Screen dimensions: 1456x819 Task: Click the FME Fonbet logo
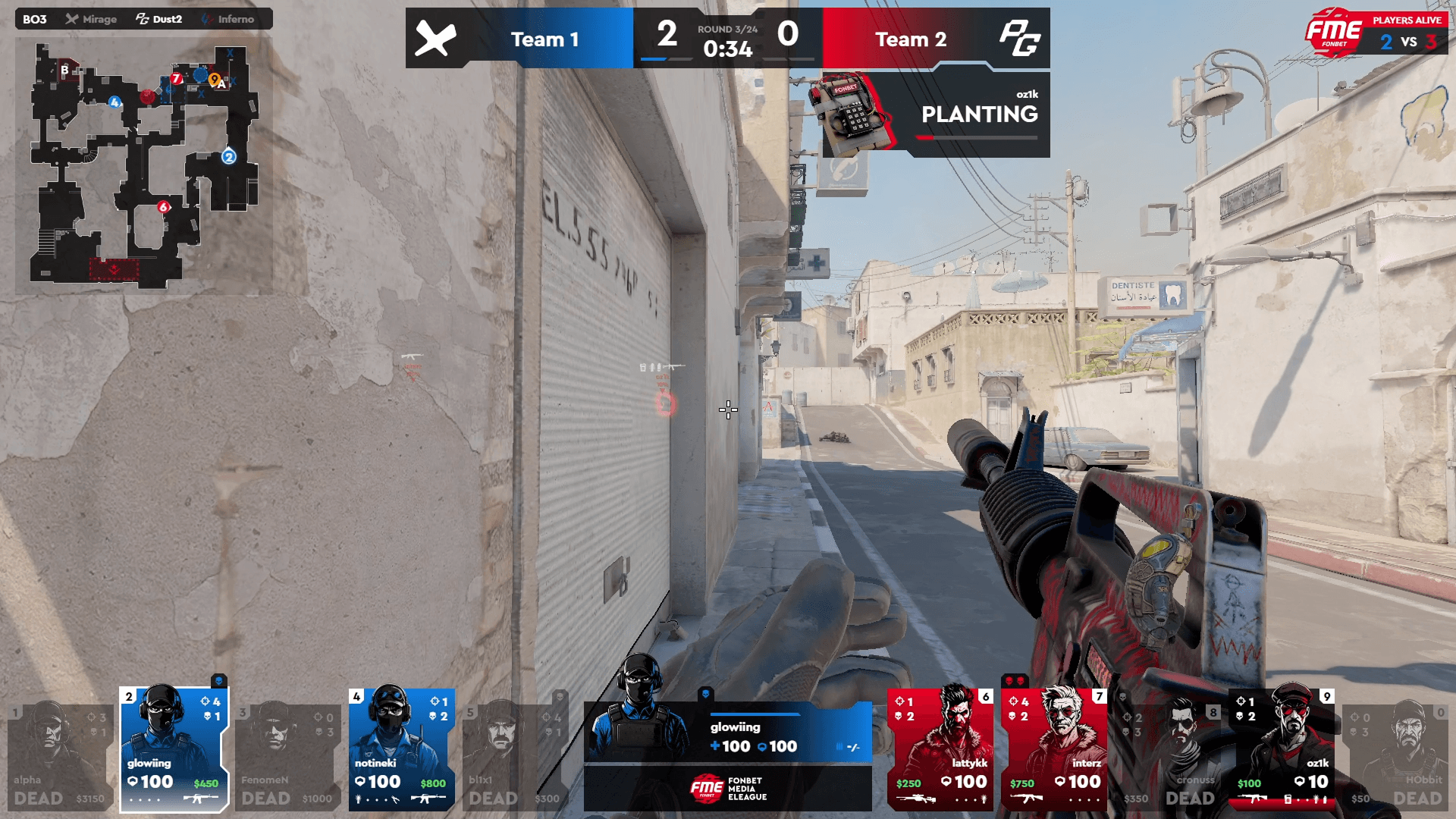pos(1334,32)
